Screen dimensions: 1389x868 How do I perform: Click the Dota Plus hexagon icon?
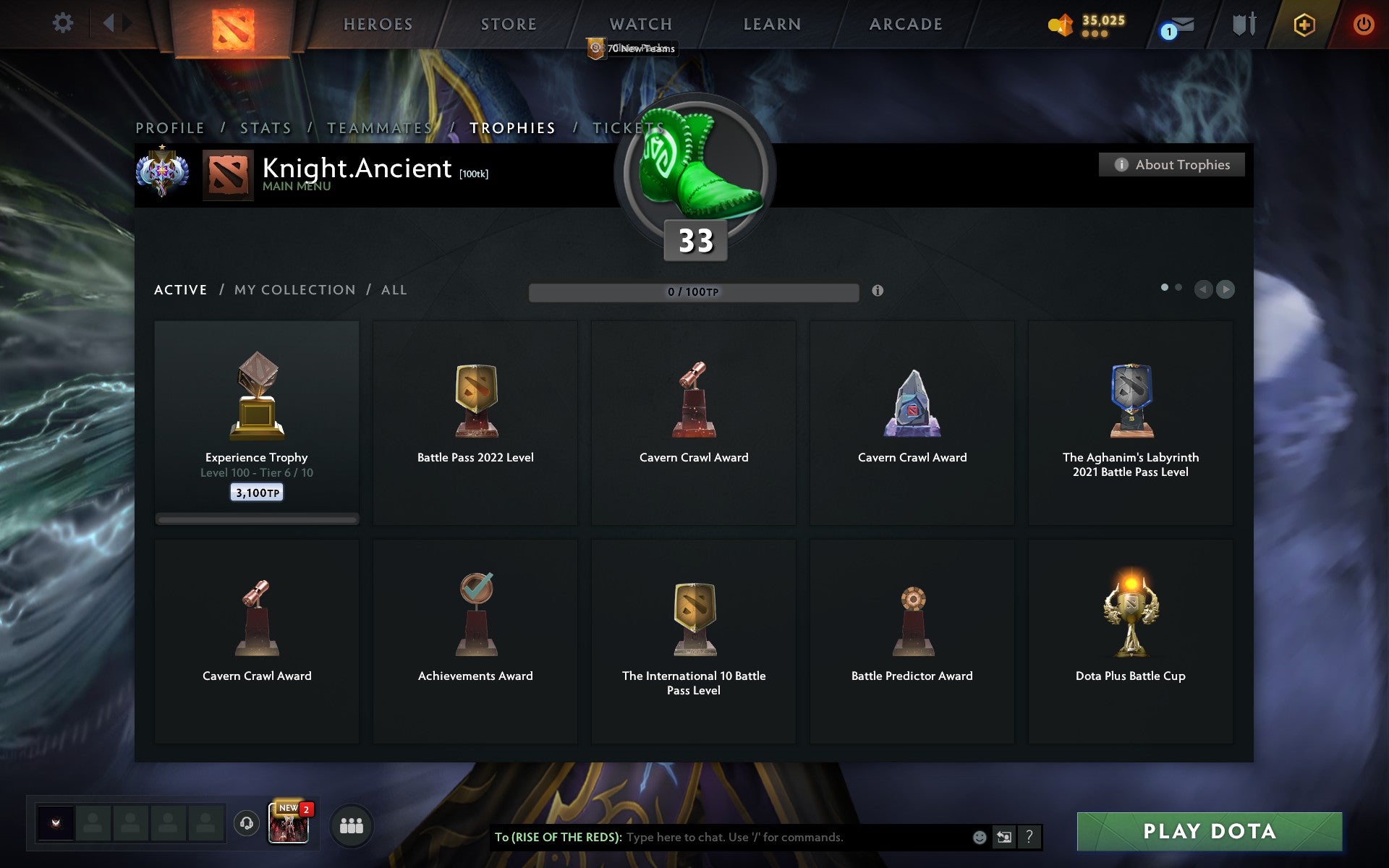(1303, 23)
